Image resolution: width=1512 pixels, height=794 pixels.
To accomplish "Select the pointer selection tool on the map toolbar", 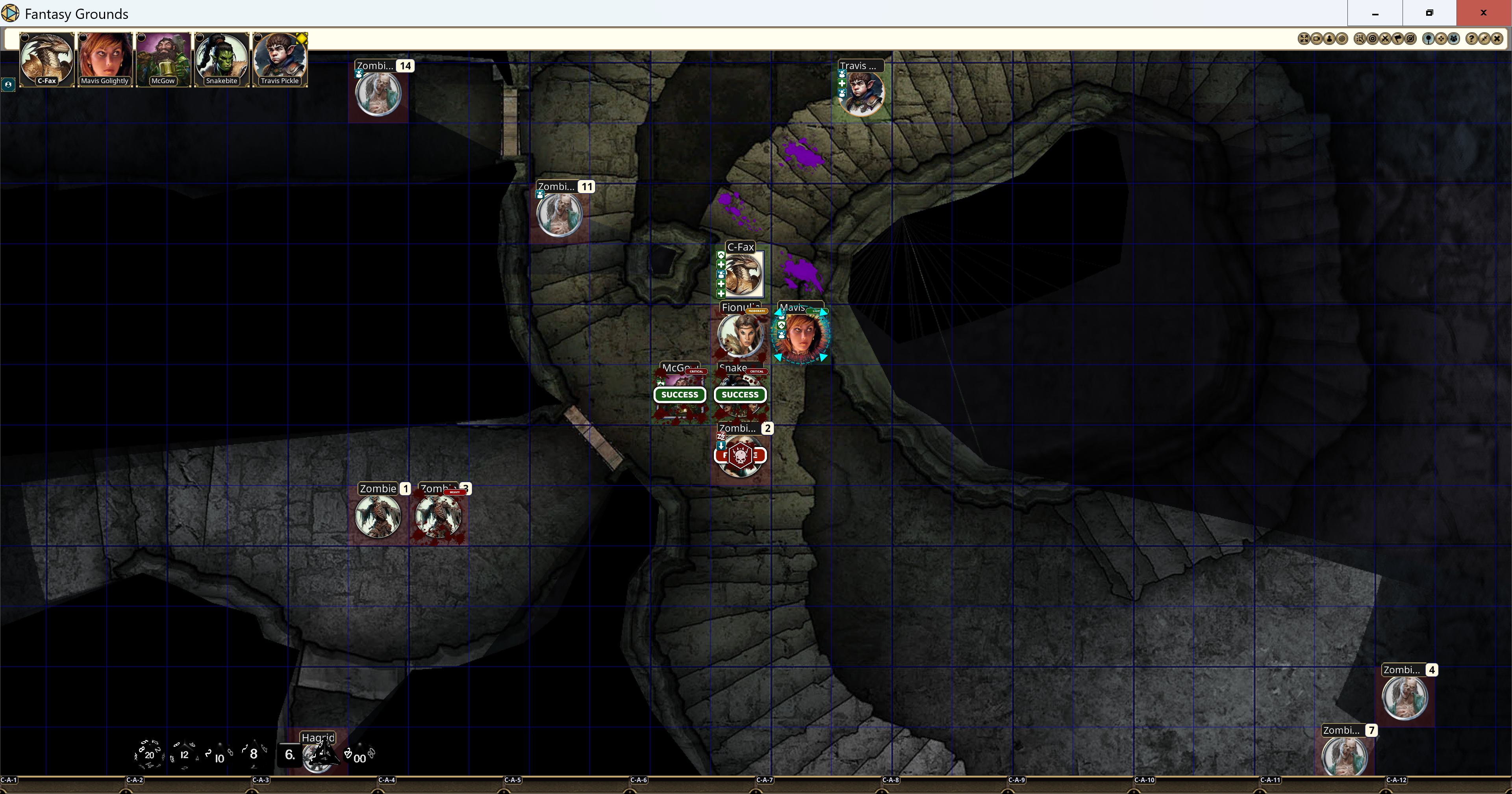I will tap(1360, 39).
